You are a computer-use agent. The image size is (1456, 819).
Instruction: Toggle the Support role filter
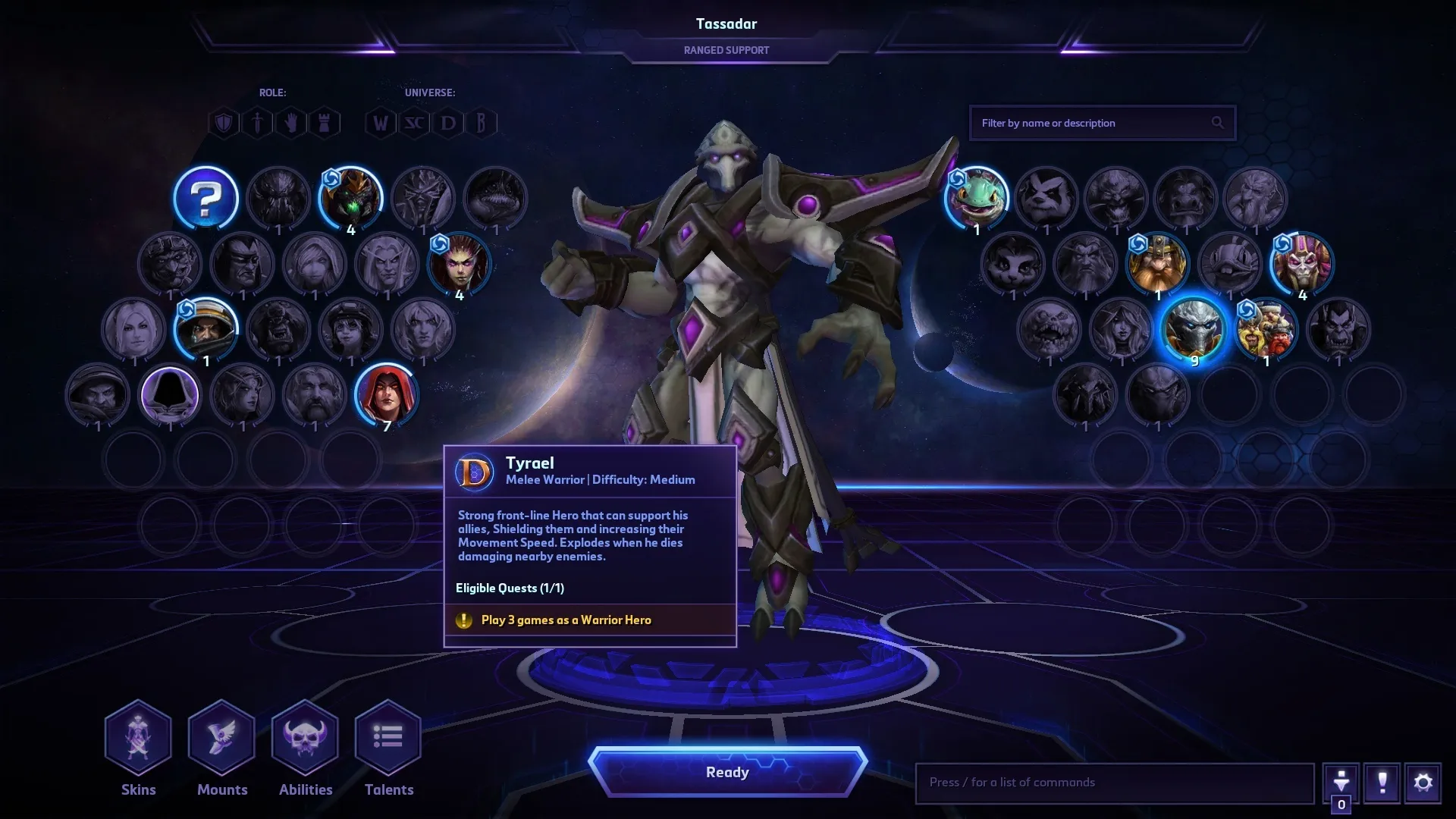click(x=290, y=122)
